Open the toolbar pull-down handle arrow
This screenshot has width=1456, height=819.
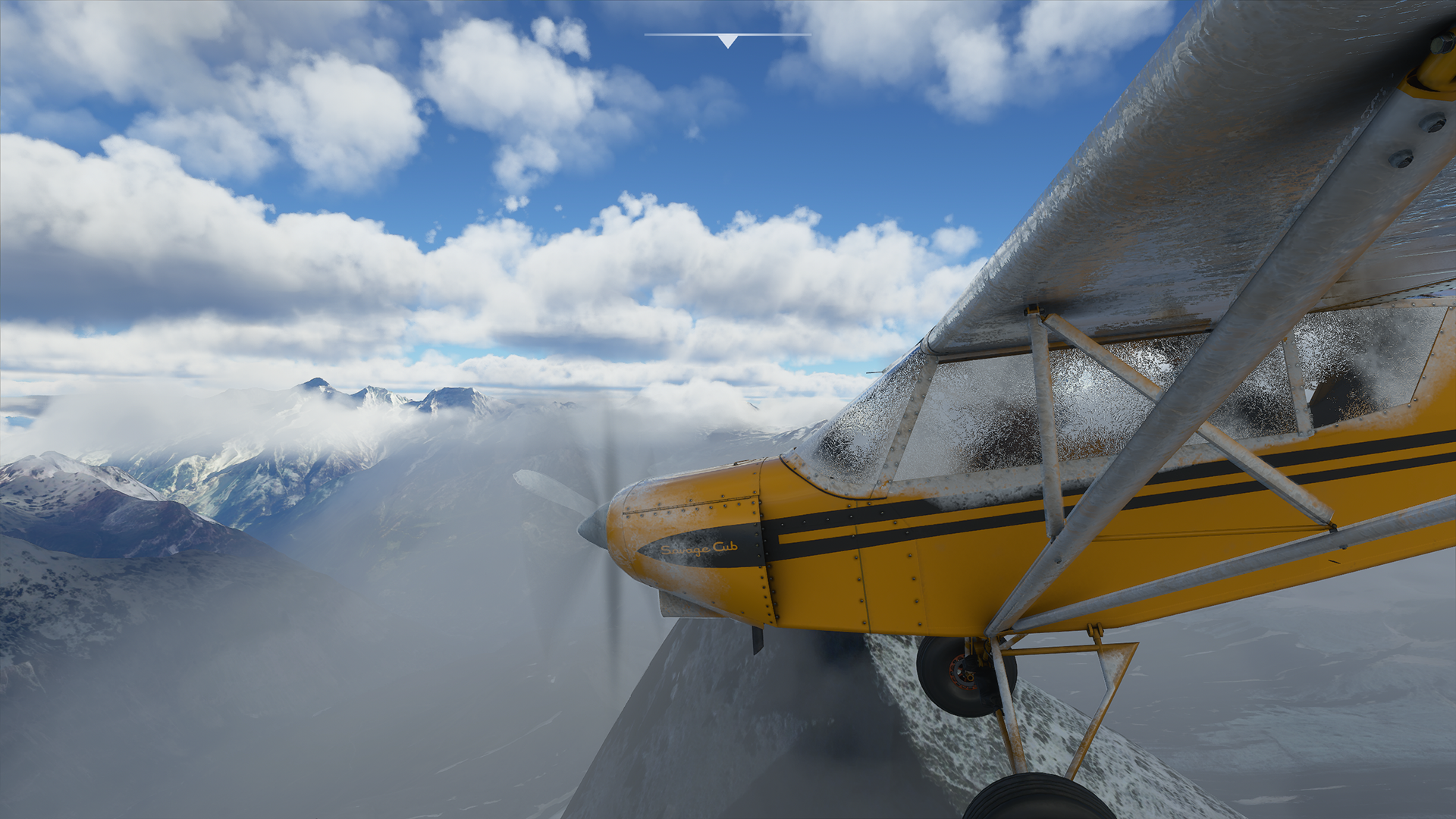coord(727,40)
